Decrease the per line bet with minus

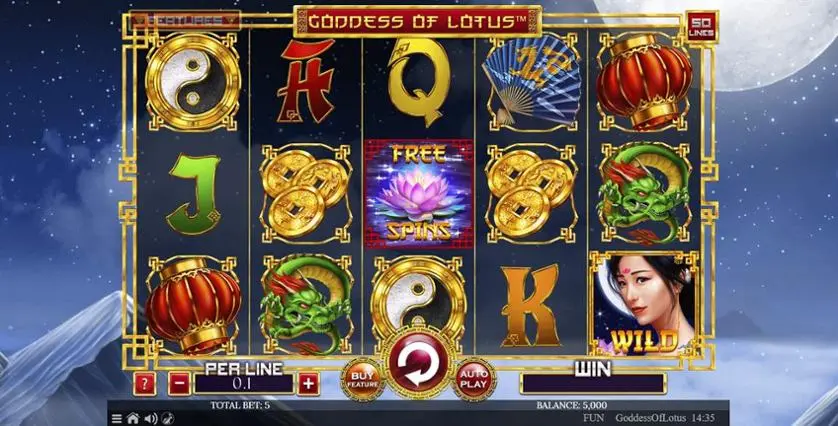(x=178, y=383)
